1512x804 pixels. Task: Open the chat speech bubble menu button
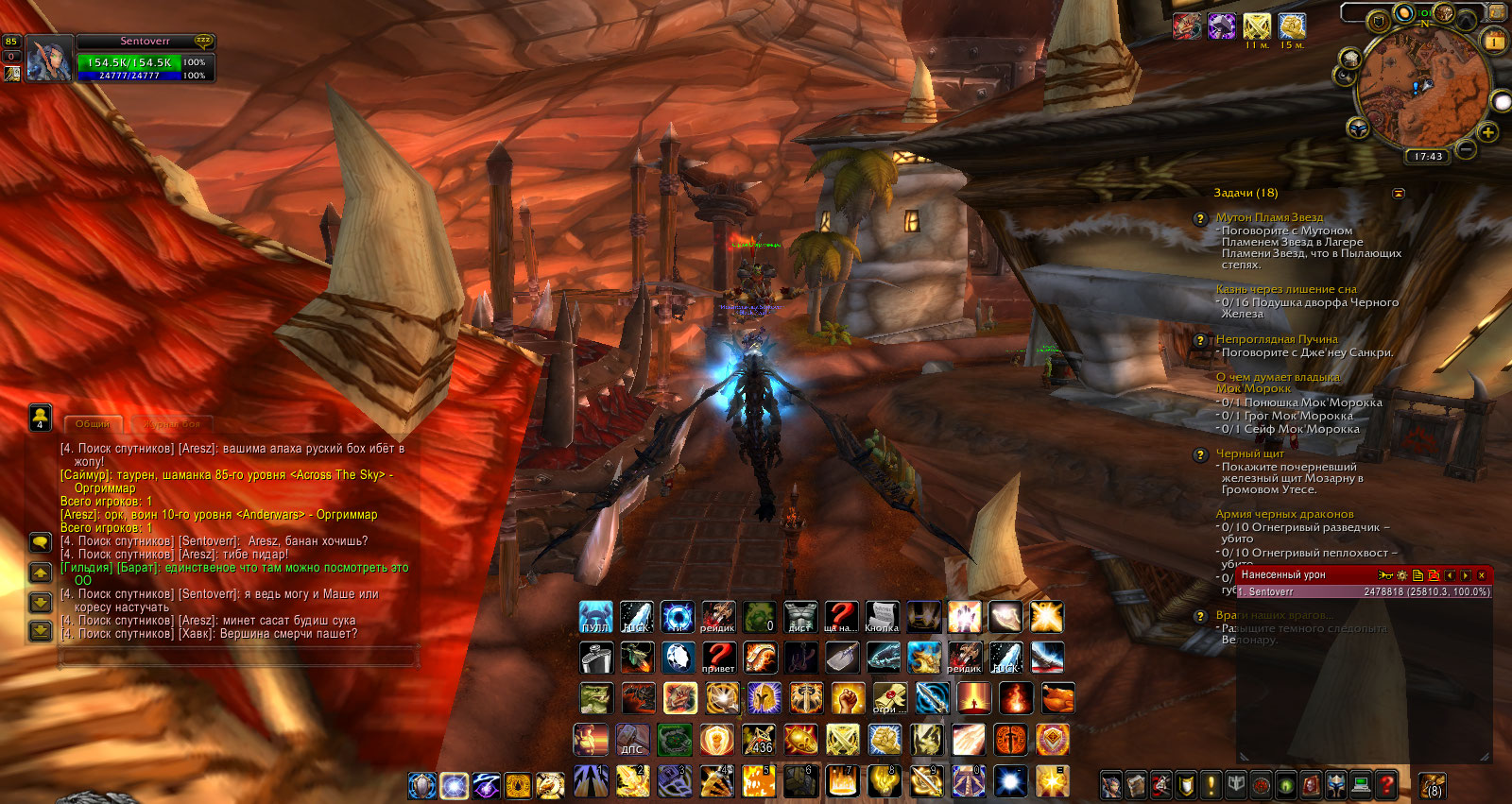tap(41, 542)
